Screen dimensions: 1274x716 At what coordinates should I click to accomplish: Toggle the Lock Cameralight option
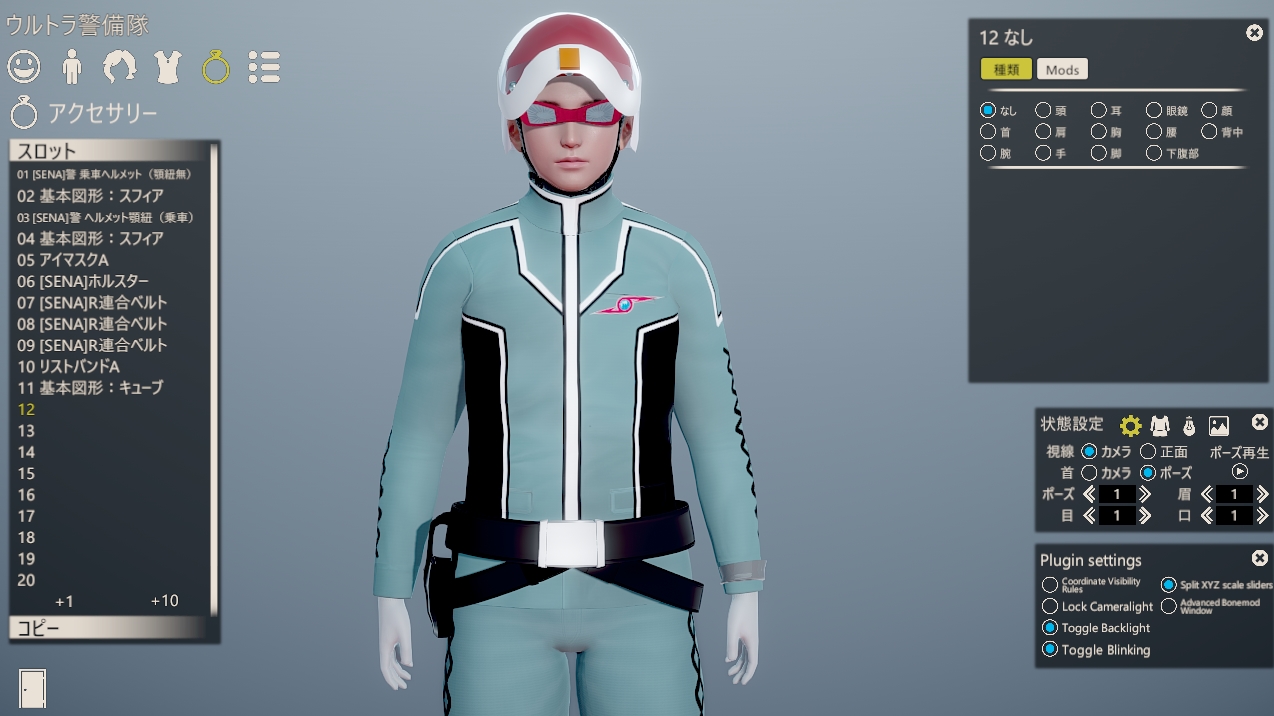(1050, 606)
